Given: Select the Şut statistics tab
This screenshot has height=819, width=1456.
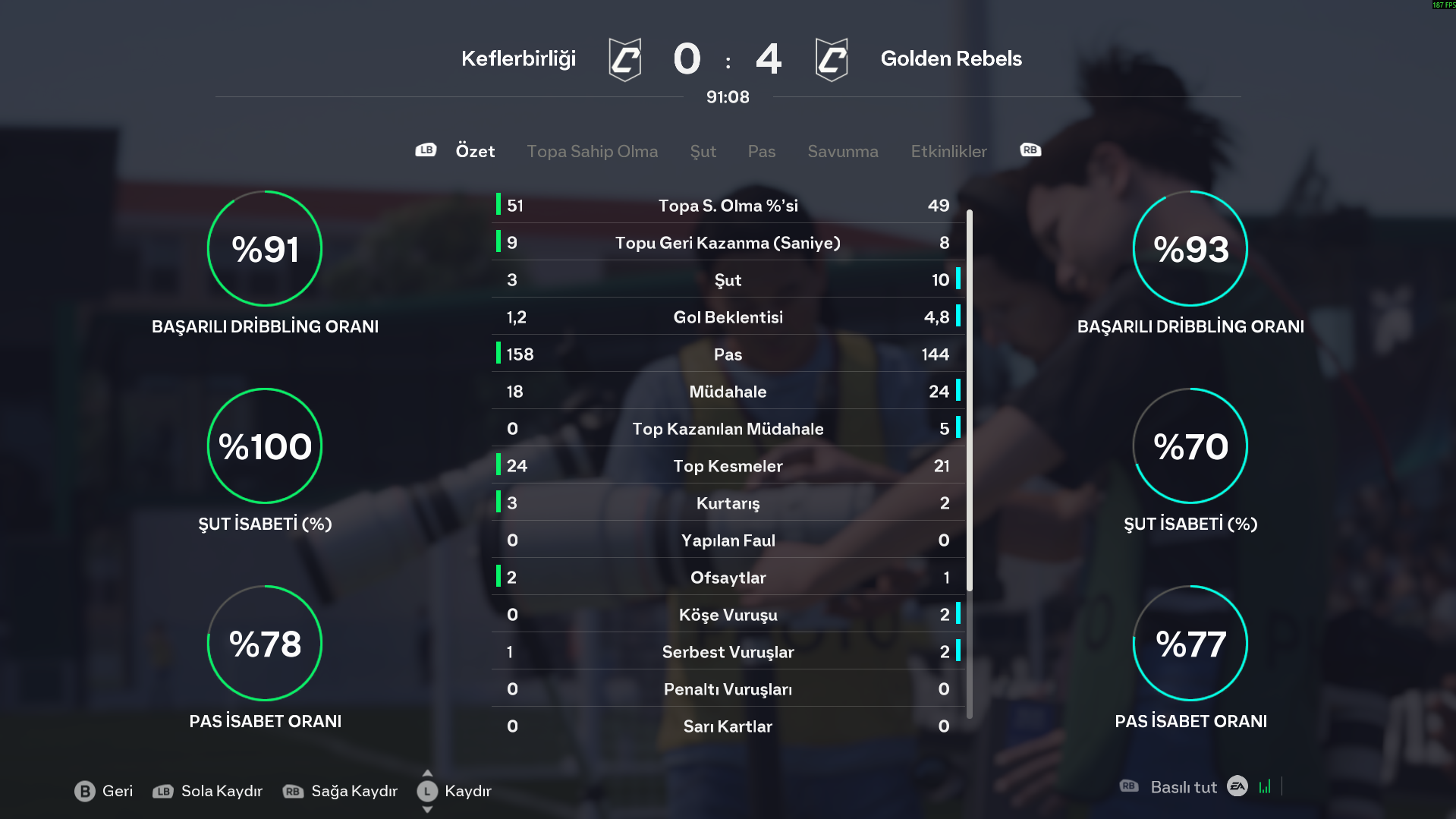Looking at the screenshot, I should [x=703, y=151].
